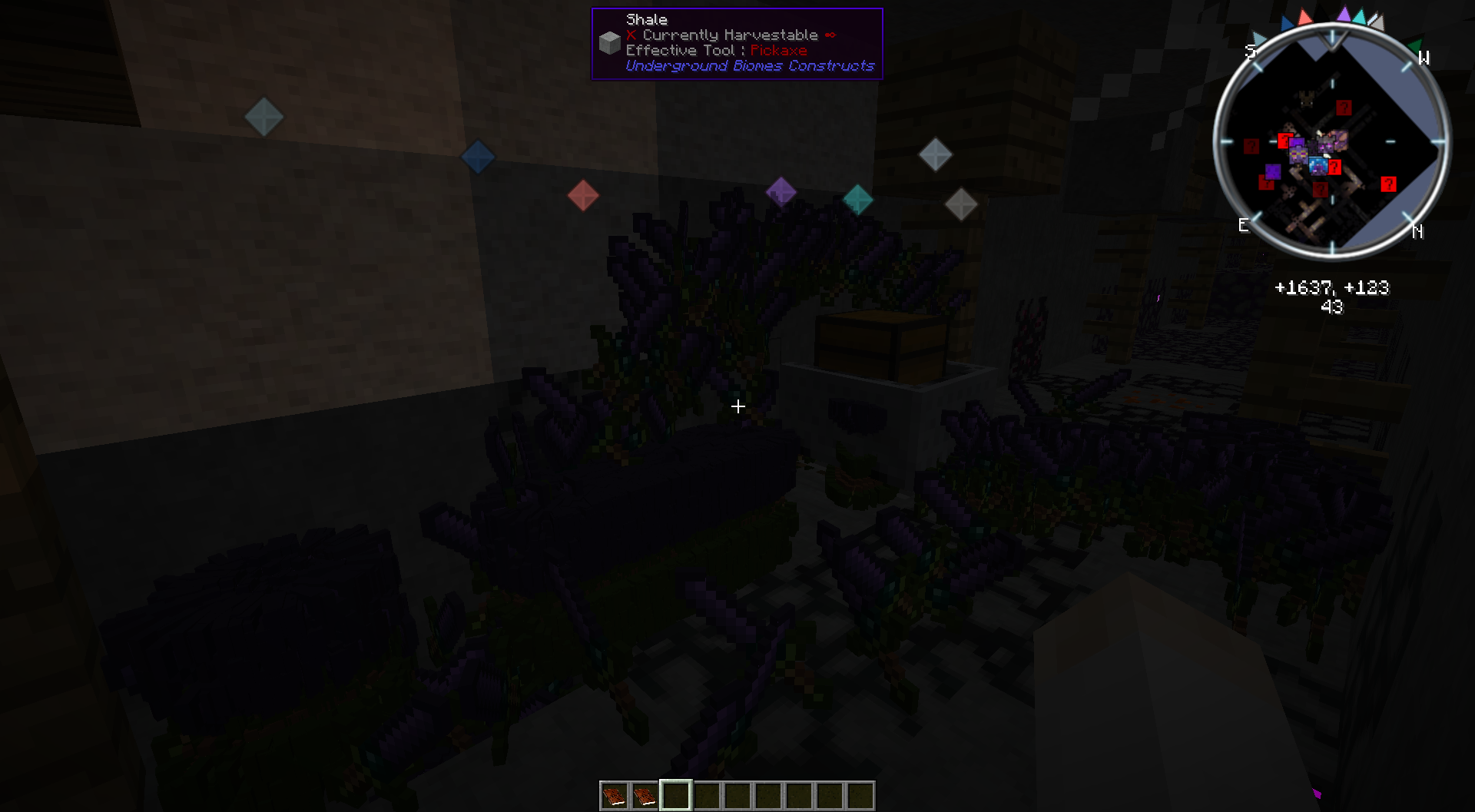Viewport: 1475px width, 812px height.
Task: Click the purple arrow above the minimap ring
Action: pyautogui.click(x=1344, y=15)
